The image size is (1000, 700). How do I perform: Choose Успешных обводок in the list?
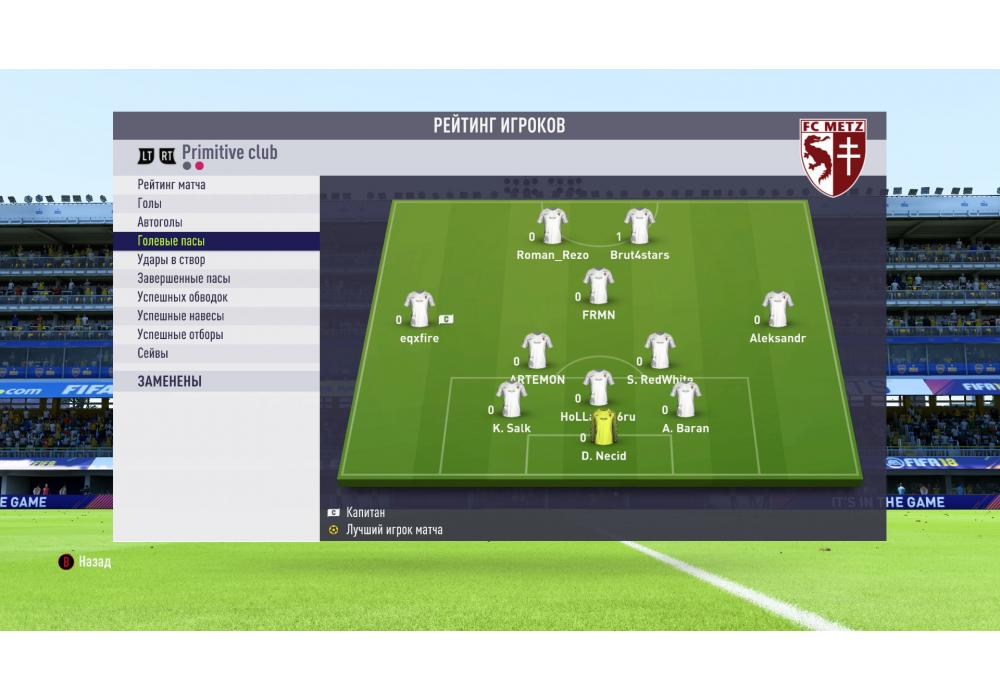point(182,297)
